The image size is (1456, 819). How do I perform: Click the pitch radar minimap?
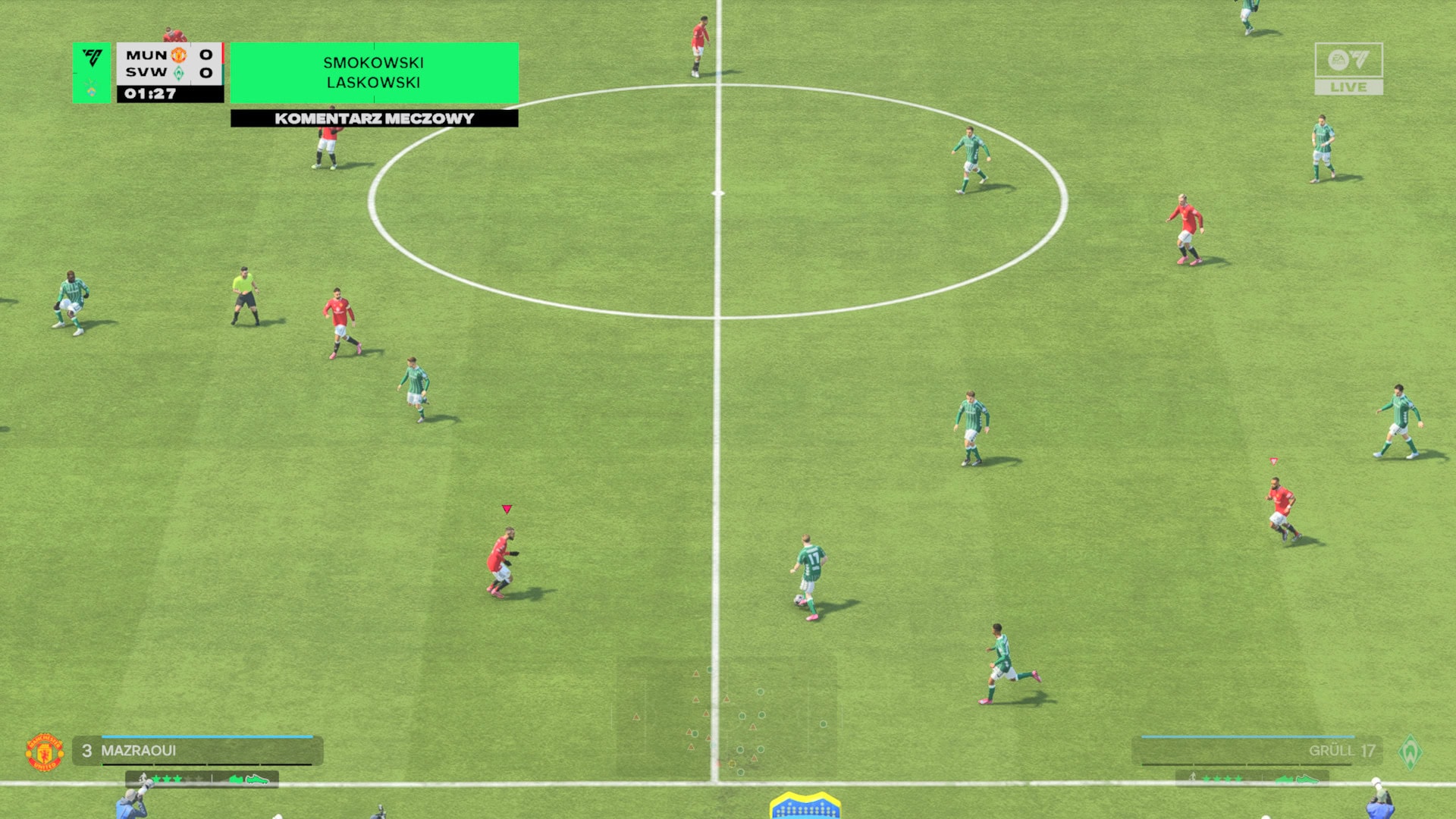[726, 717]
